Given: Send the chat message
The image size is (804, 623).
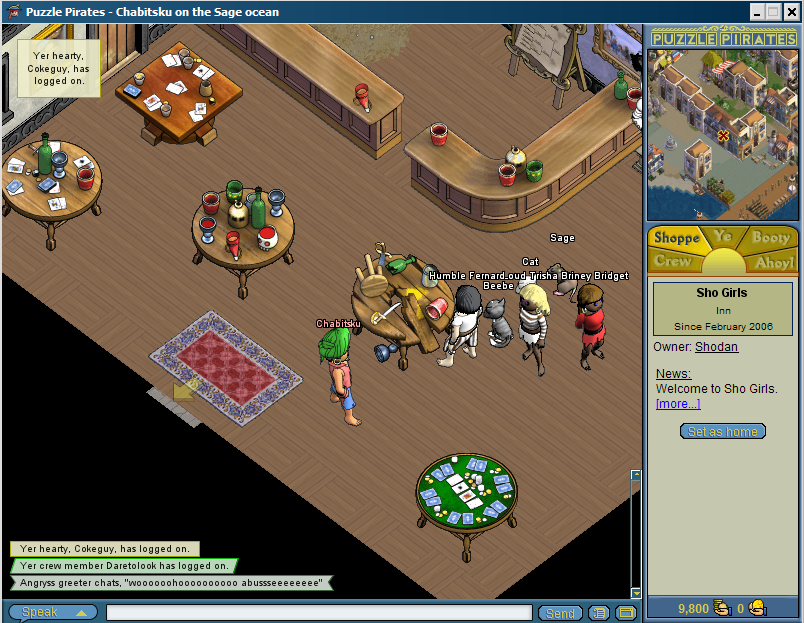Looking at the screenshot, I should (560, 612).
